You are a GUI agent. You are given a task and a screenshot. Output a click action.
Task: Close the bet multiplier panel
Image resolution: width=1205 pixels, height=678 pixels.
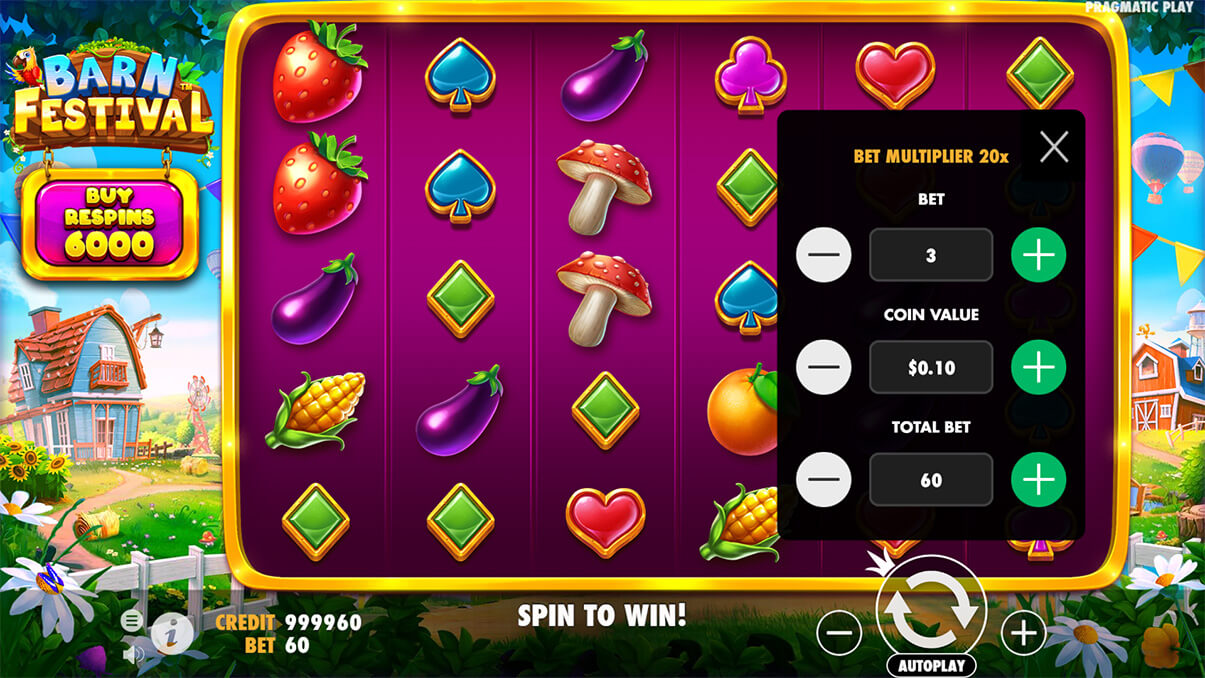coord(1054,147)
